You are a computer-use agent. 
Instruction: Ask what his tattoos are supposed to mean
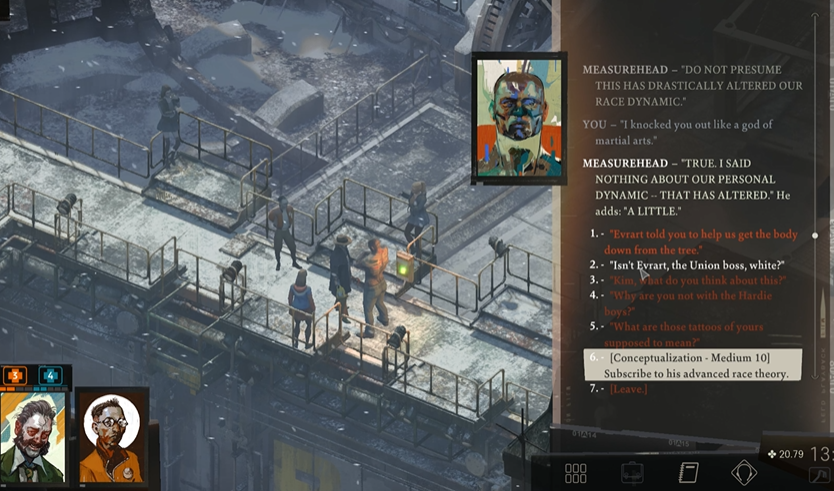(x=686, y=334)
